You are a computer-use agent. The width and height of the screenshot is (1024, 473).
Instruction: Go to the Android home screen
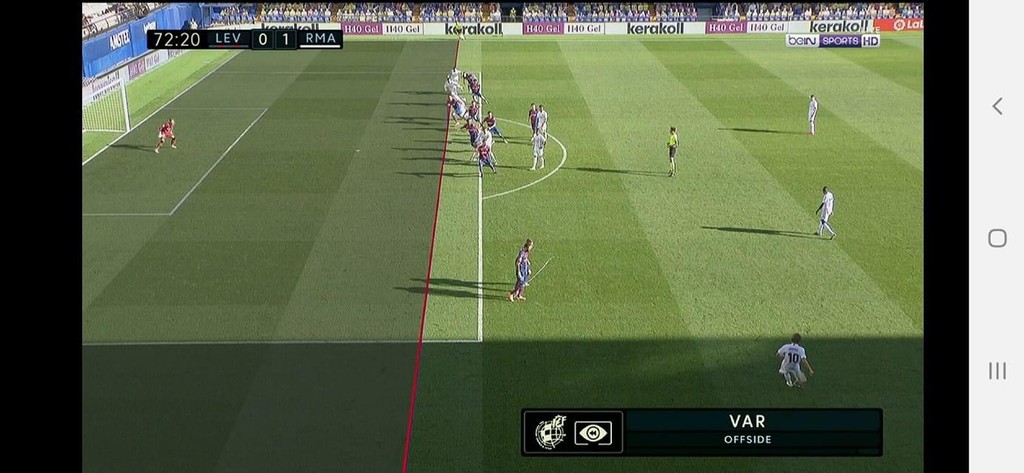tap(996, 238)
